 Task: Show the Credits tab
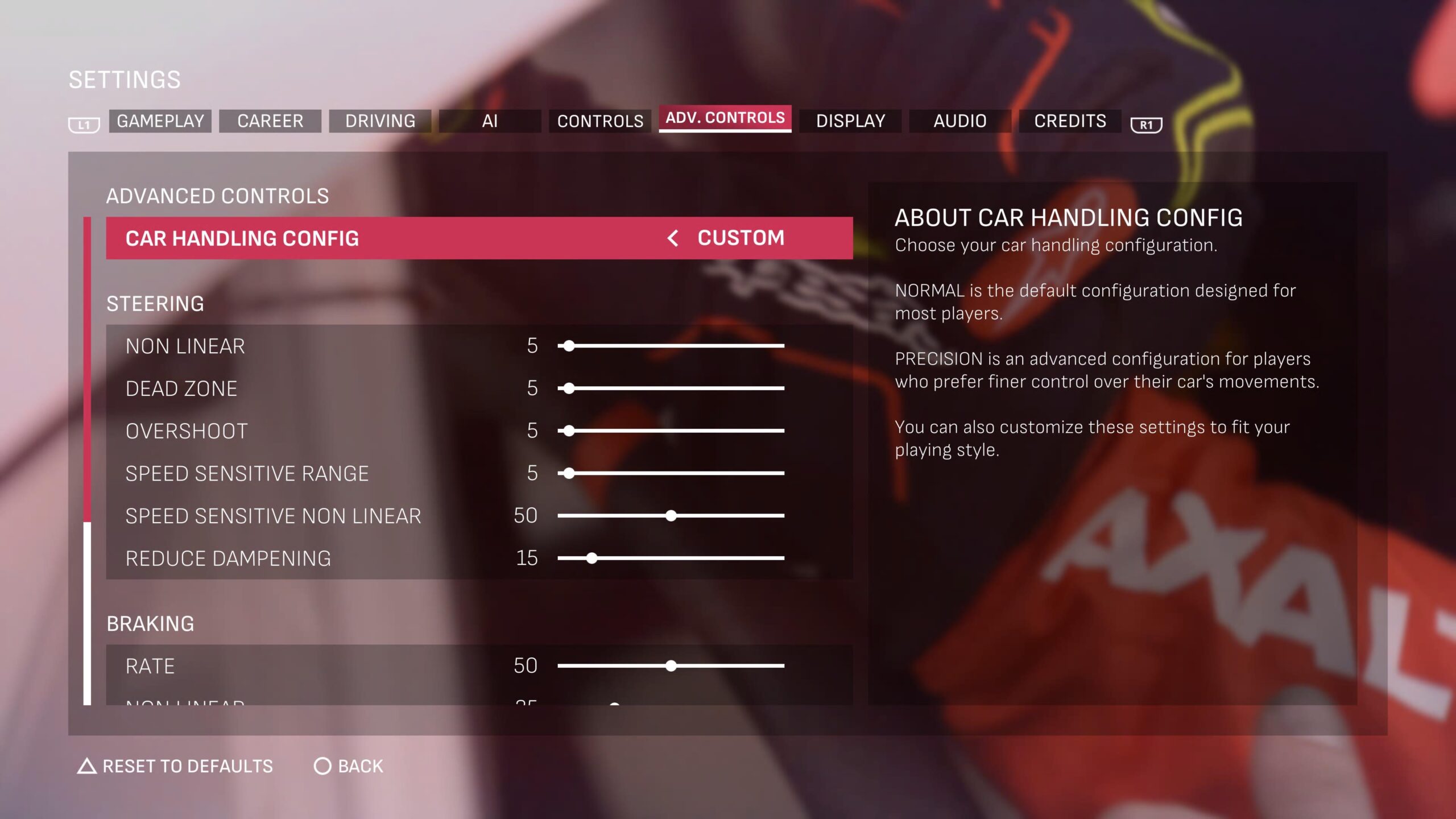click(1070, 121)
